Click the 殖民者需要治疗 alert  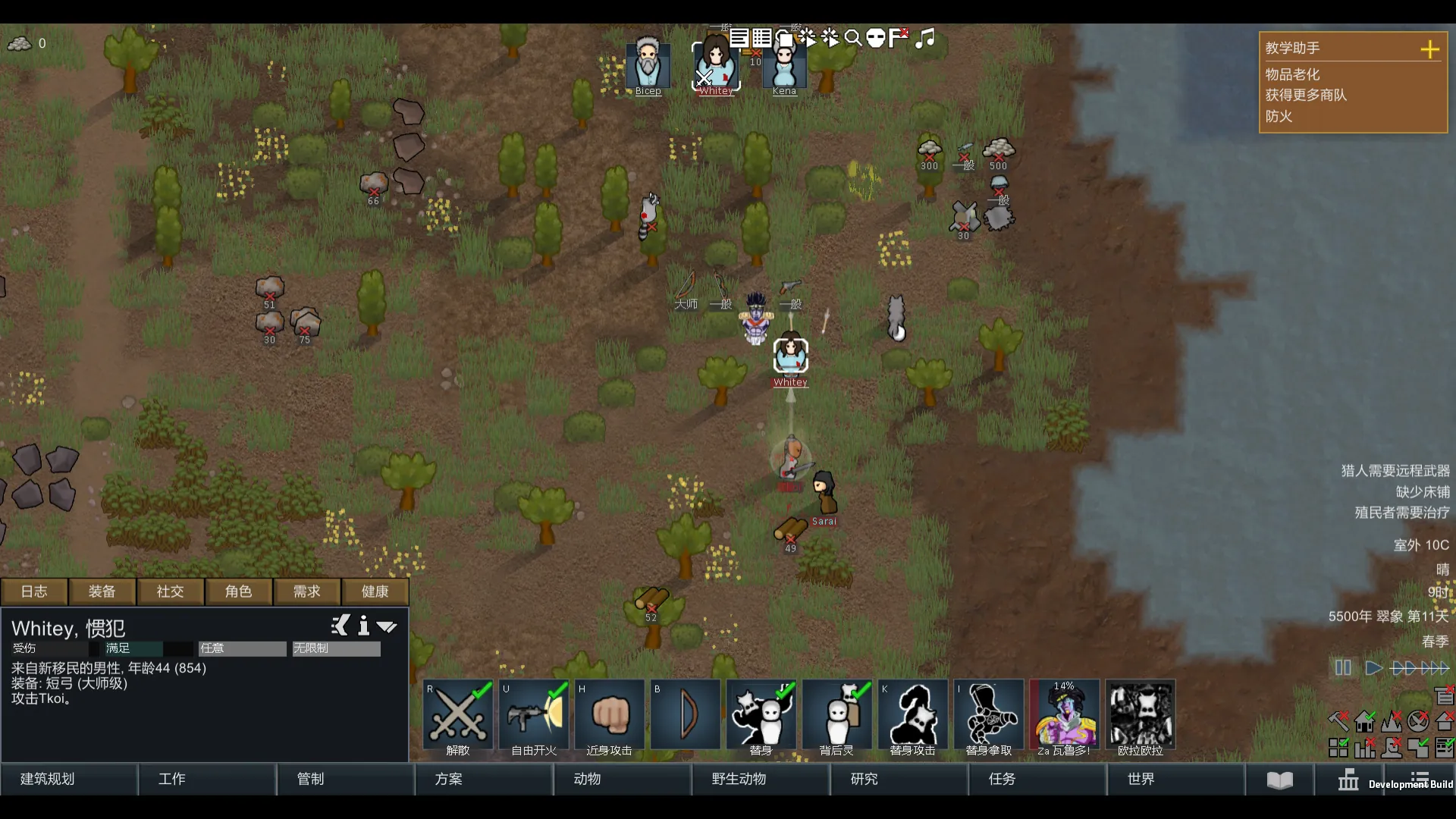click(x=1401, y=513)
